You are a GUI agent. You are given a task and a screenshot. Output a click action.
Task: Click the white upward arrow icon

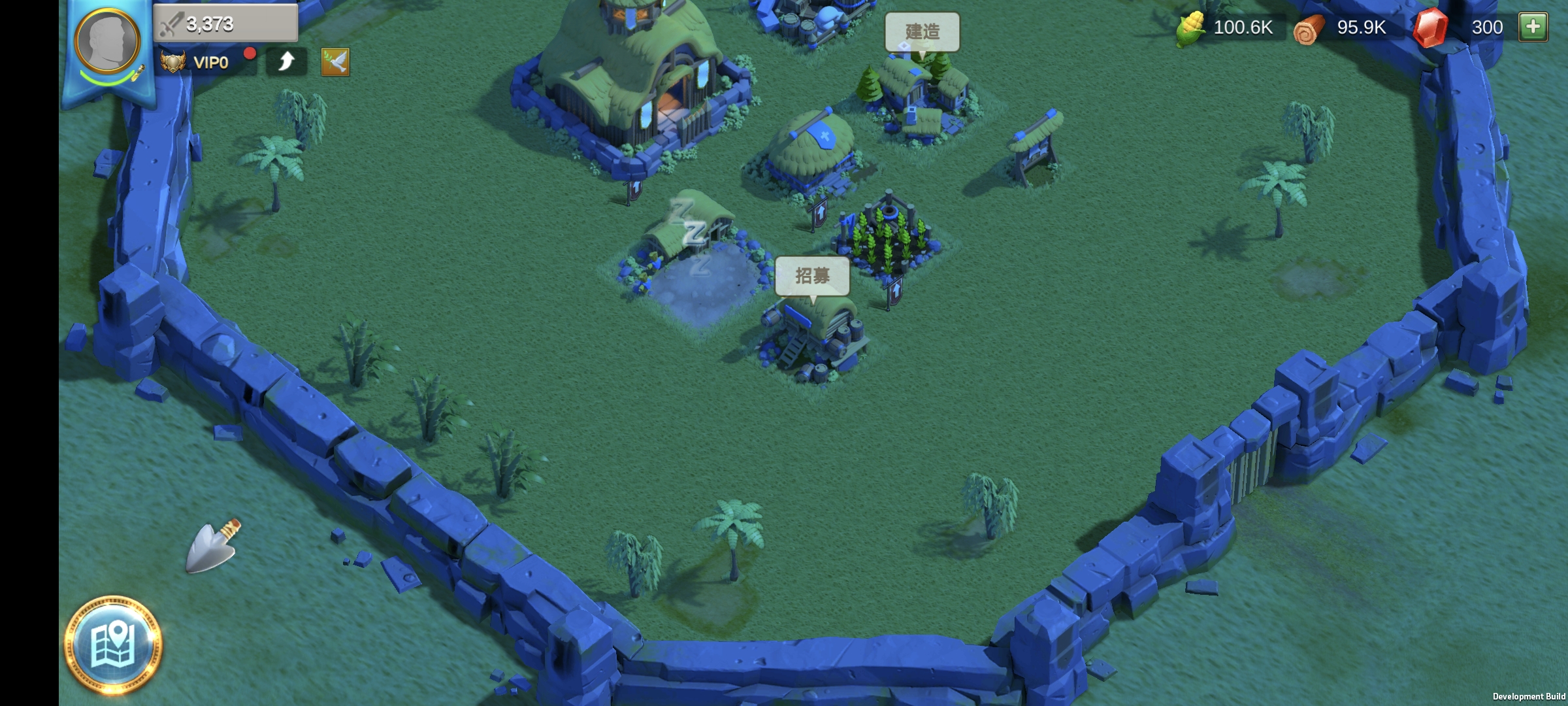(286, 62)
